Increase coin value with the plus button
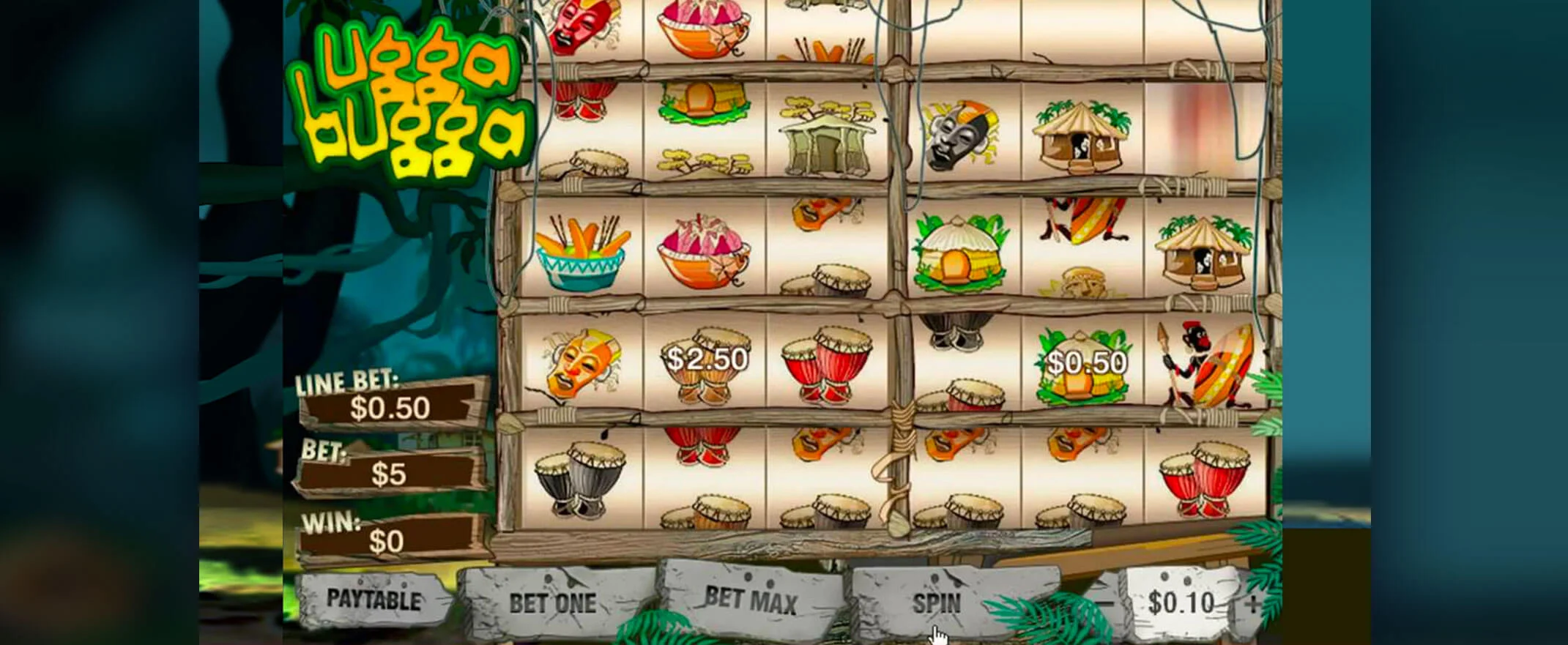 [x=1252, y=604]
